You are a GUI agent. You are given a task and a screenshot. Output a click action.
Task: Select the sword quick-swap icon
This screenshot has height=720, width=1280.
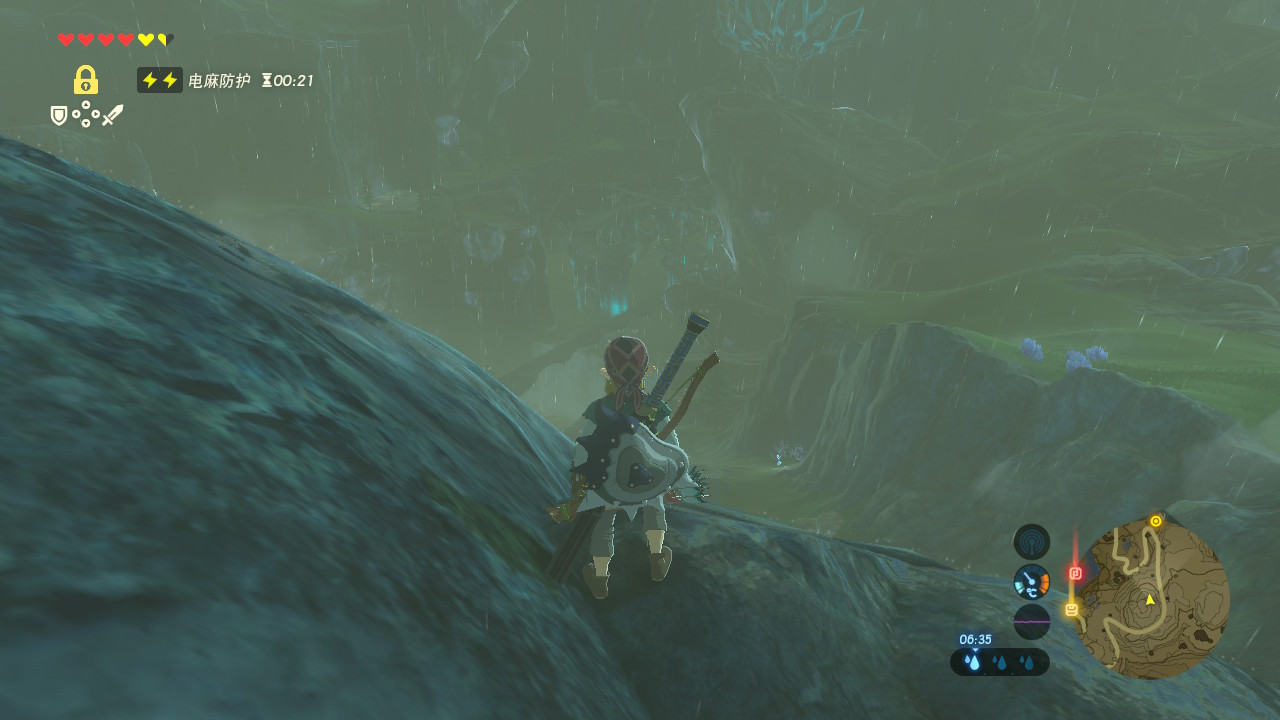112,115
